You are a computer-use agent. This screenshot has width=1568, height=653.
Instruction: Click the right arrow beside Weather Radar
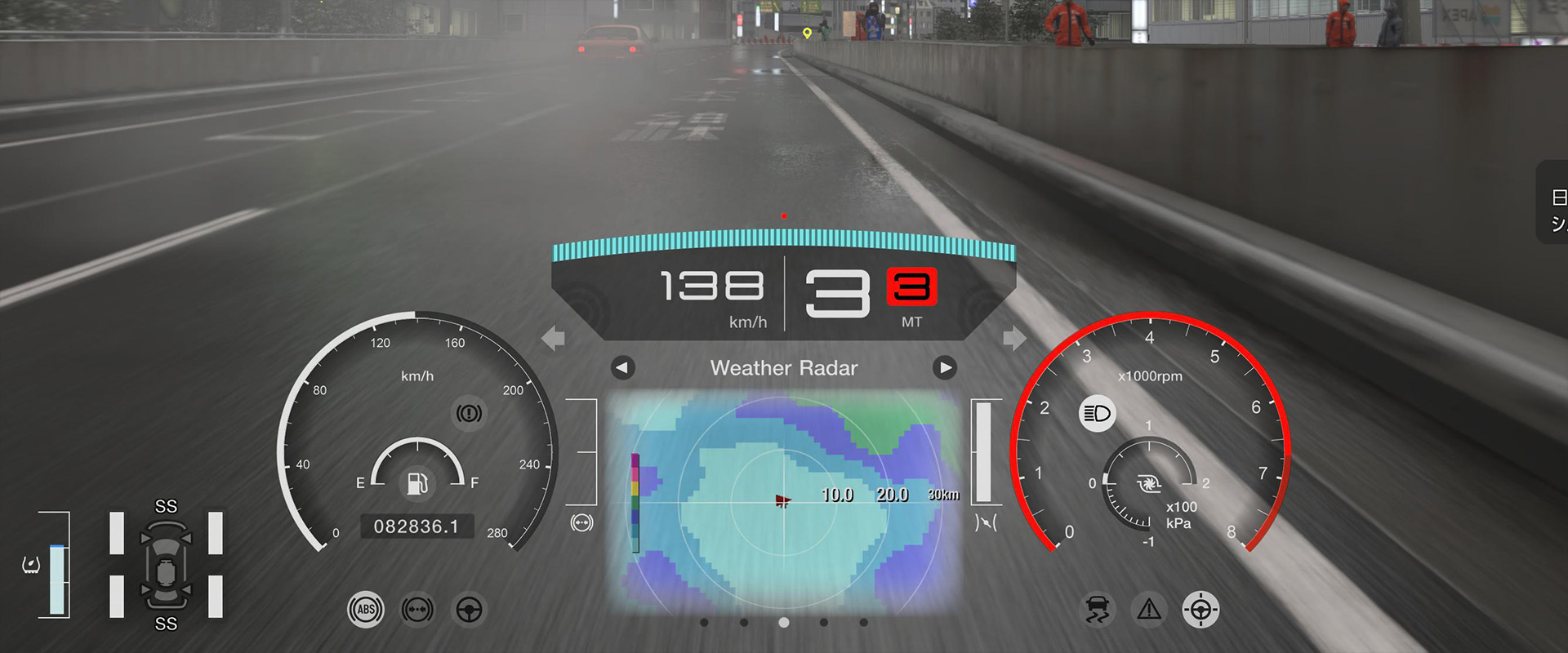click(x=945, y=368)
